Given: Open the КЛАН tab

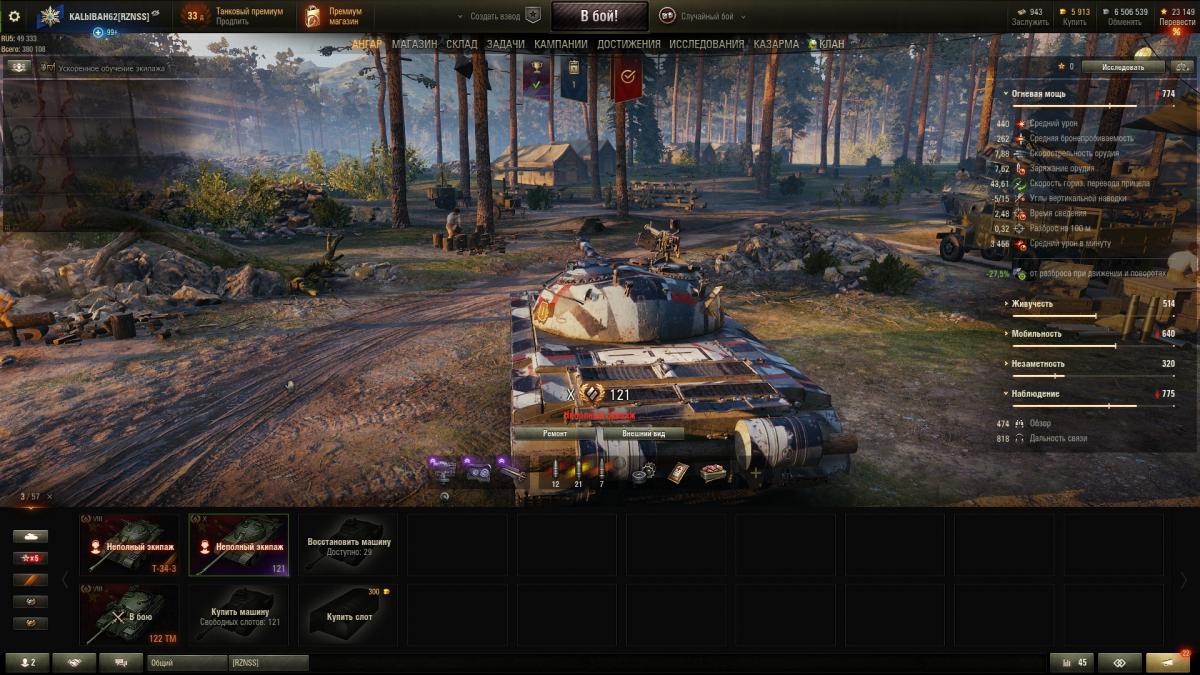Looking at the screenshot, I should [x=829, y=44].
